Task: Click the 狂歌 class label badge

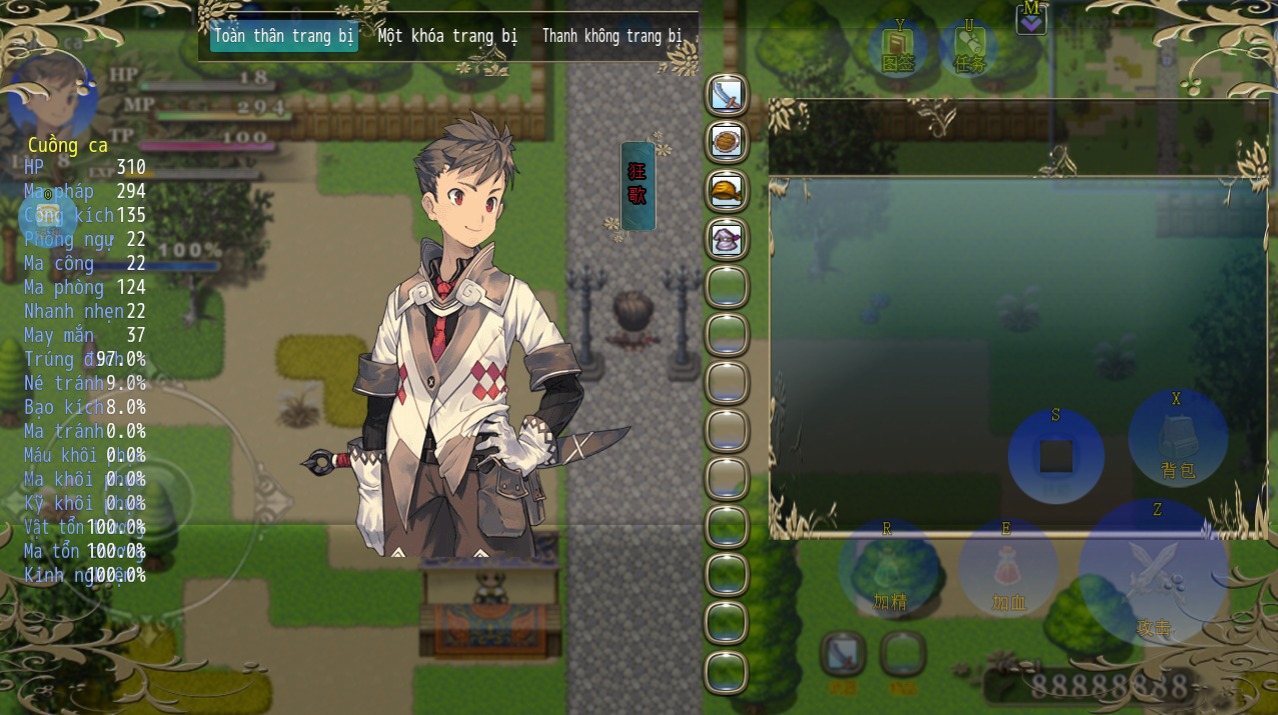Action: point(637,185)
